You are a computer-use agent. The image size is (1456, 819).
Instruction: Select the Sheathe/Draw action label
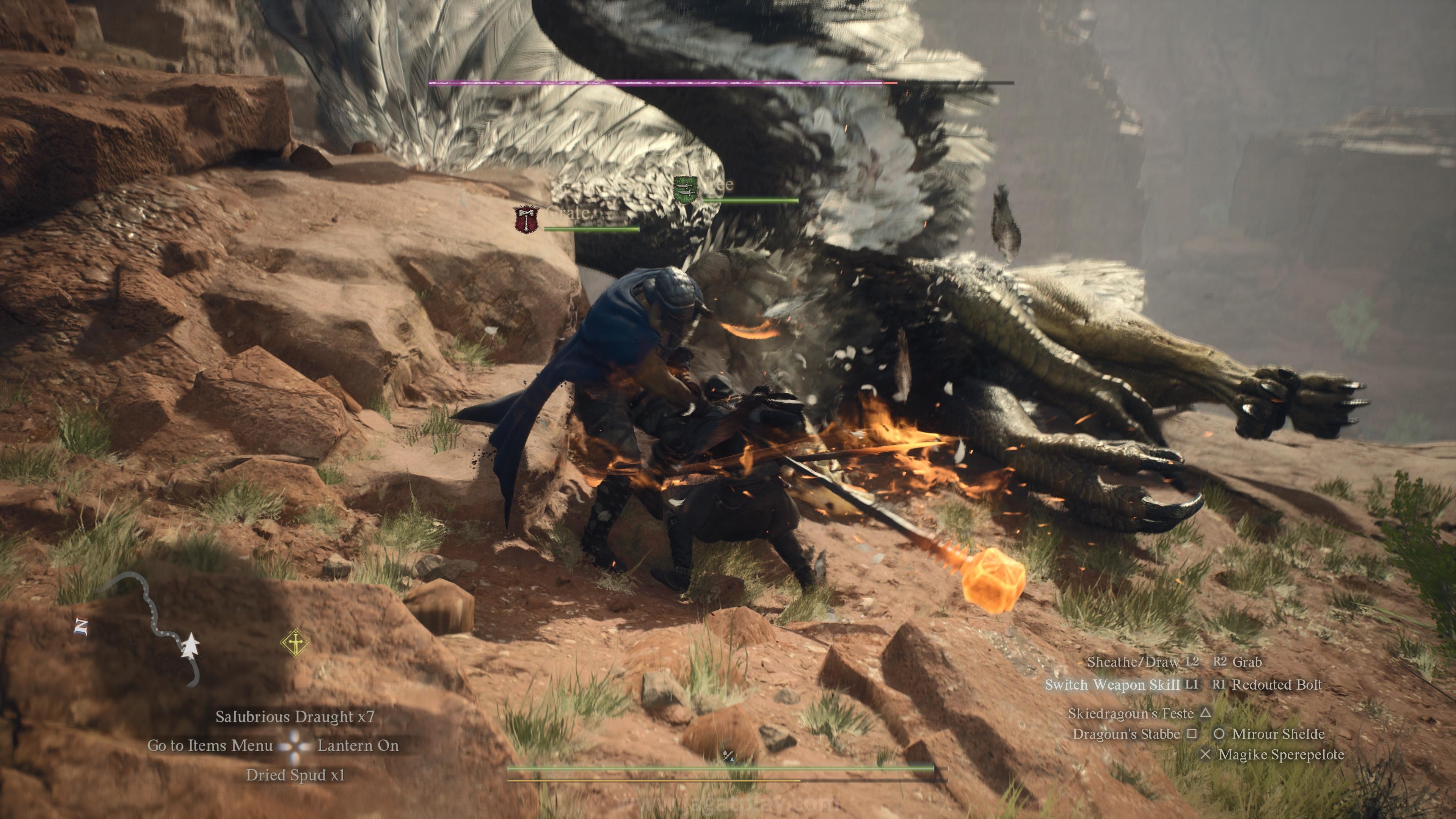[1133, 661]
